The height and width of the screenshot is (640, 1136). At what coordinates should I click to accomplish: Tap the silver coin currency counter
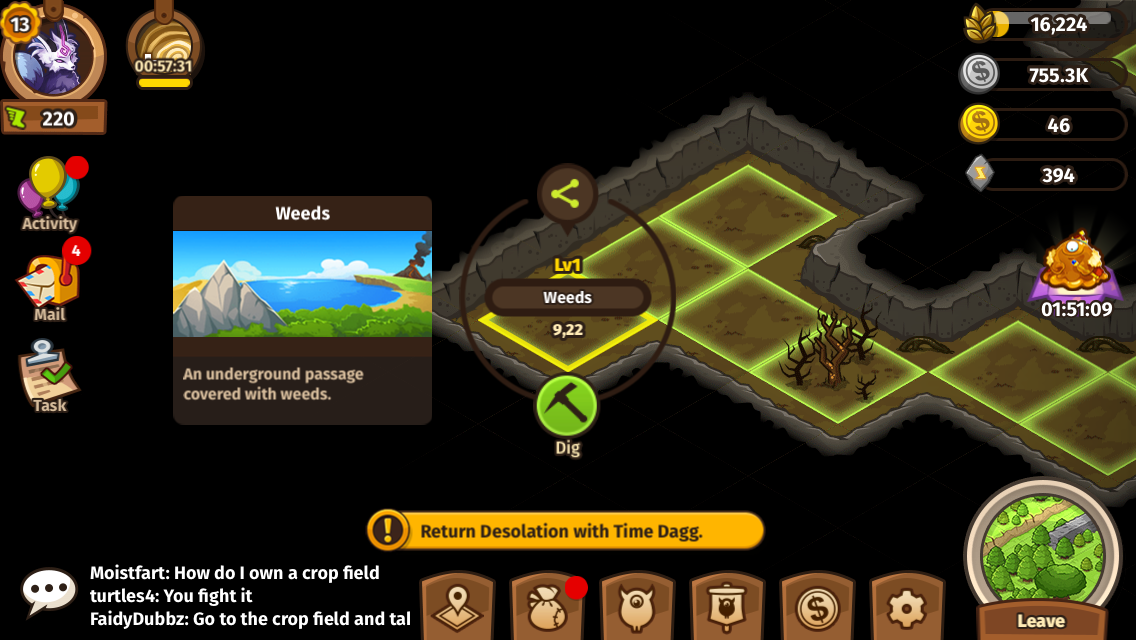click(x=1045, y=75)
